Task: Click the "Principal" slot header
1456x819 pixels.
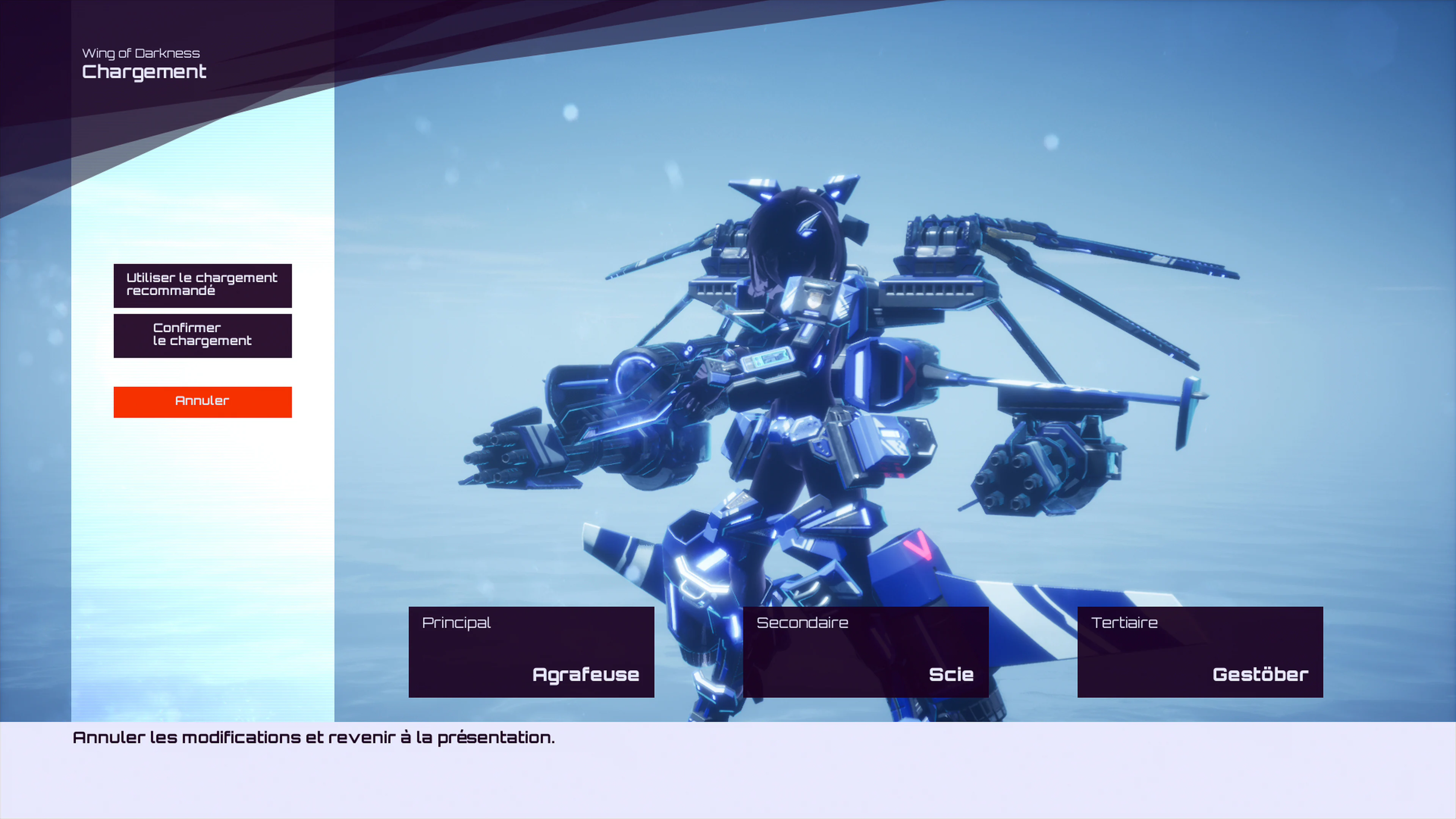Action: pyautogui.click(x=456, y=622)
